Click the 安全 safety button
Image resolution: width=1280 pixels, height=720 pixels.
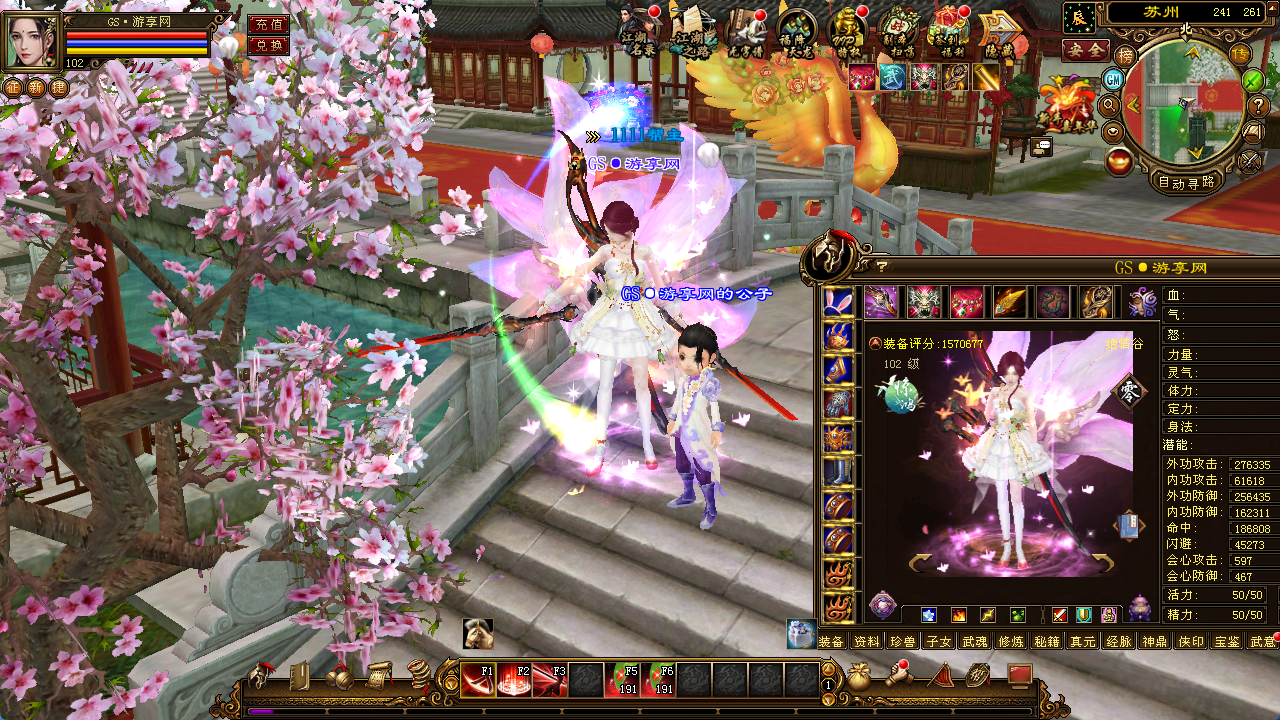1085,50
